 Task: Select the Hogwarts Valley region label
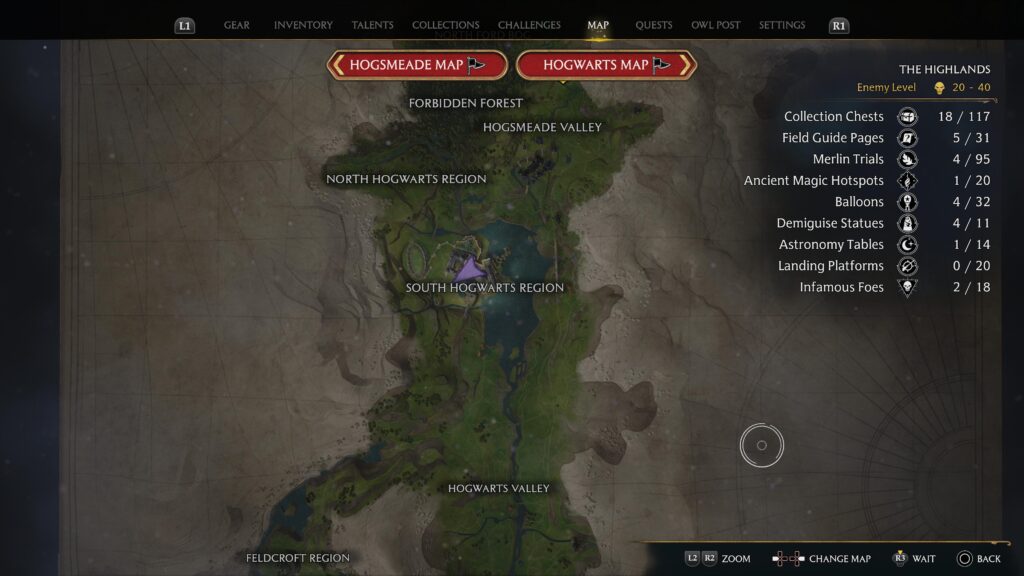pos(499,488)
